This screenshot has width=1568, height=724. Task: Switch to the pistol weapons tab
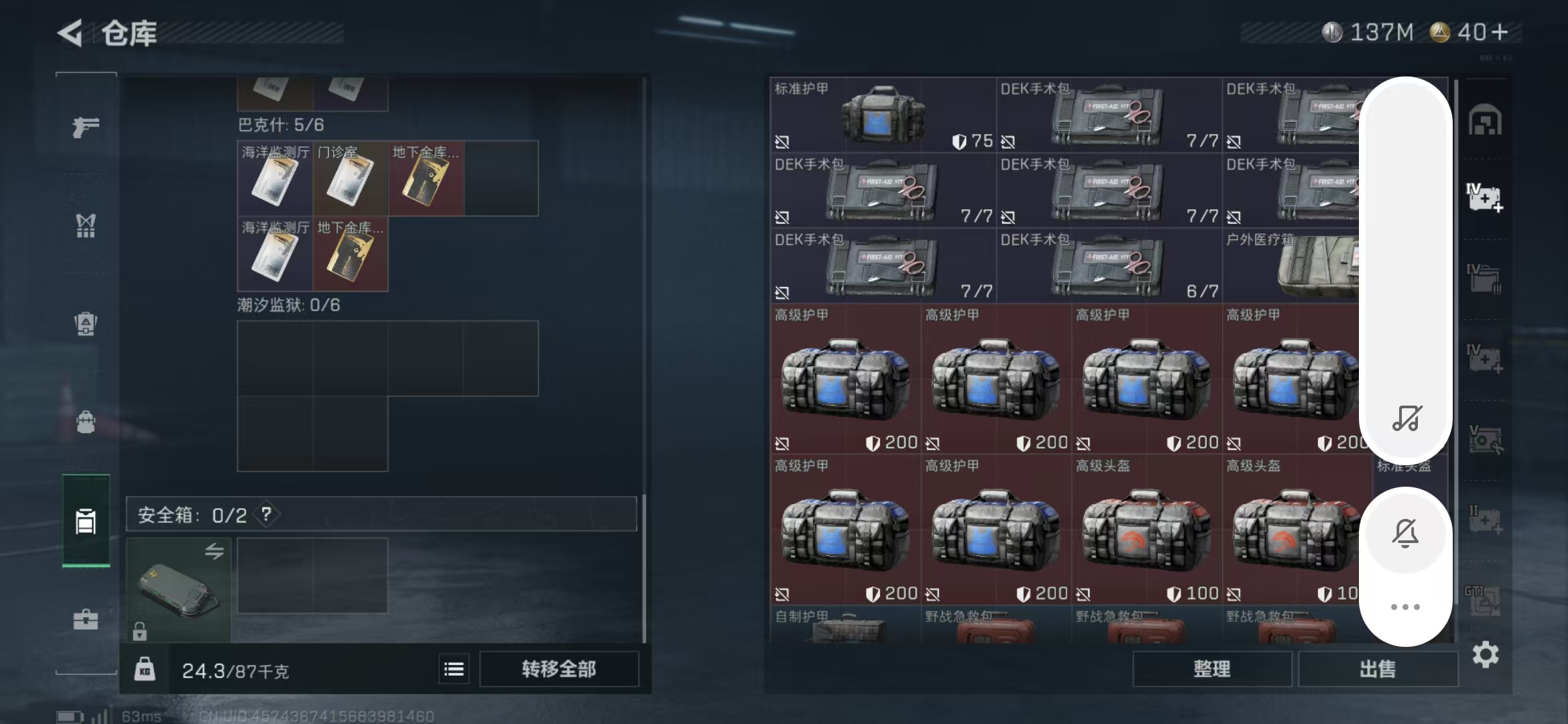coord(86,127)
